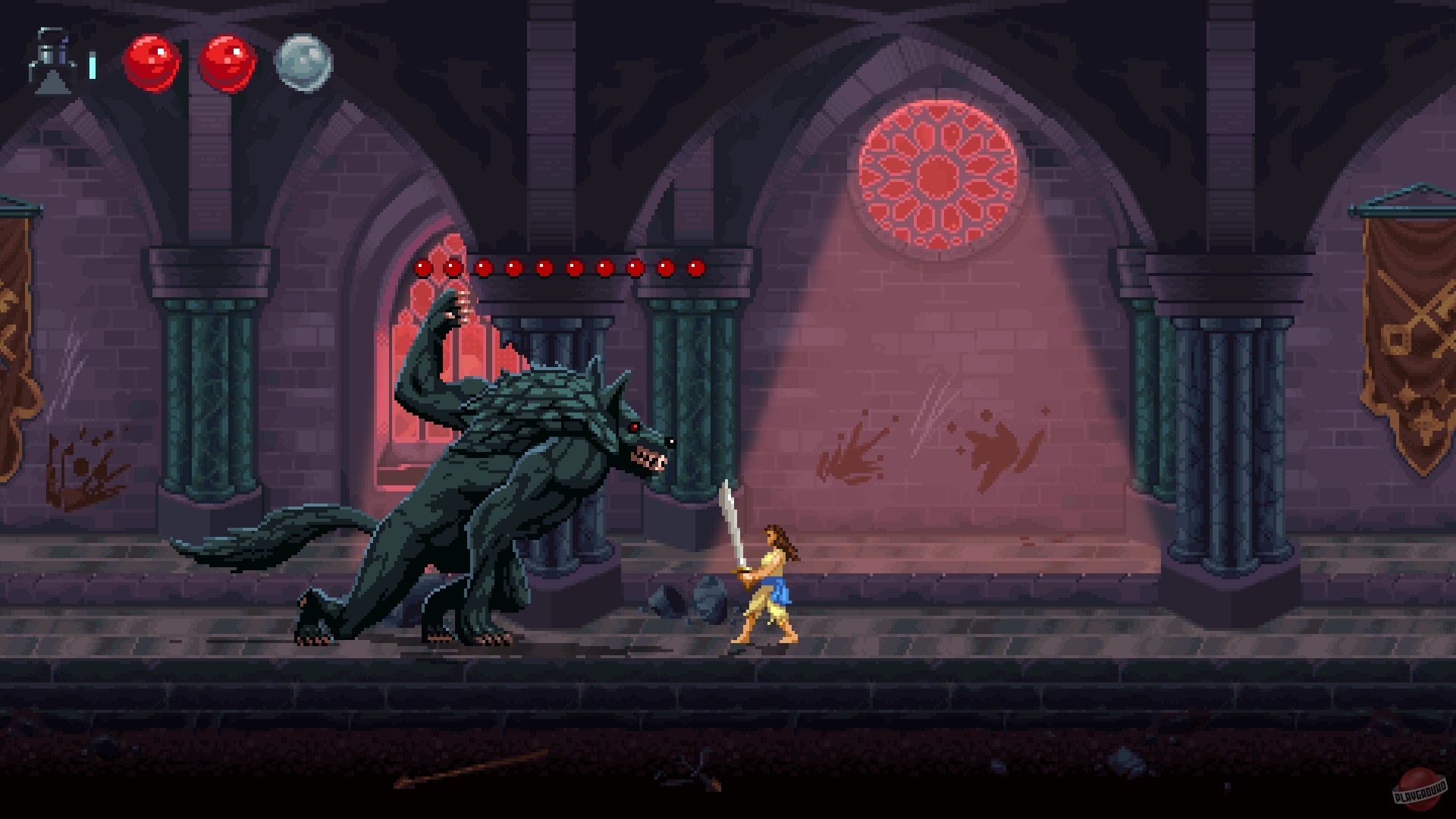The height and width of the screenshot is (819, 1456).
Task: Click the potion charge bar beside the flask
Action: pos(91,66)
